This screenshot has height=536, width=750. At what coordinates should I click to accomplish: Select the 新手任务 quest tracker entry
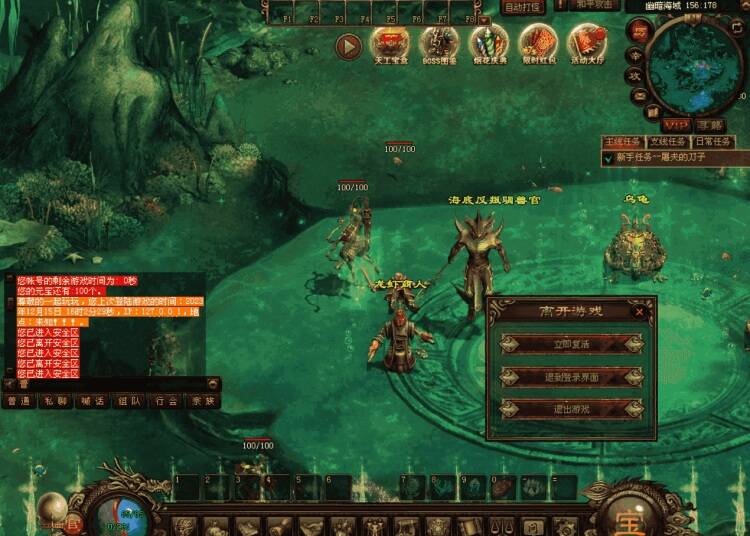[x=660, y=158]
